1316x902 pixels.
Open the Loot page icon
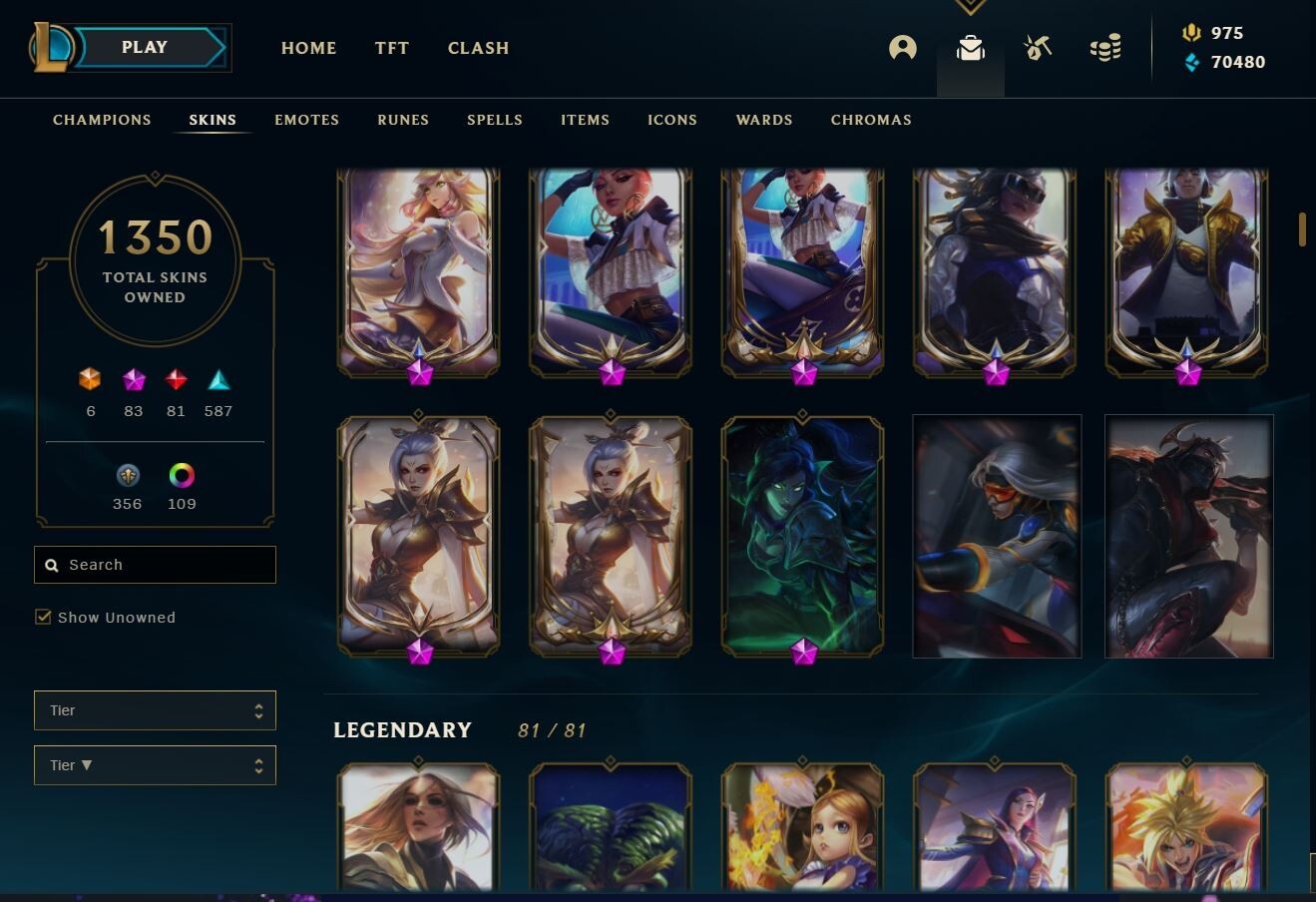(1037, 47)
